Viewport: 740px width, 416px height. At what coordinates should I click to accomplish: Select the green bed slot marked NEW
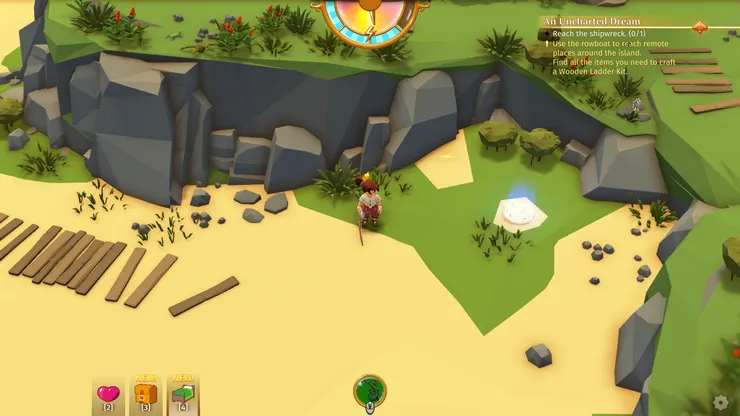click(183, 395)
